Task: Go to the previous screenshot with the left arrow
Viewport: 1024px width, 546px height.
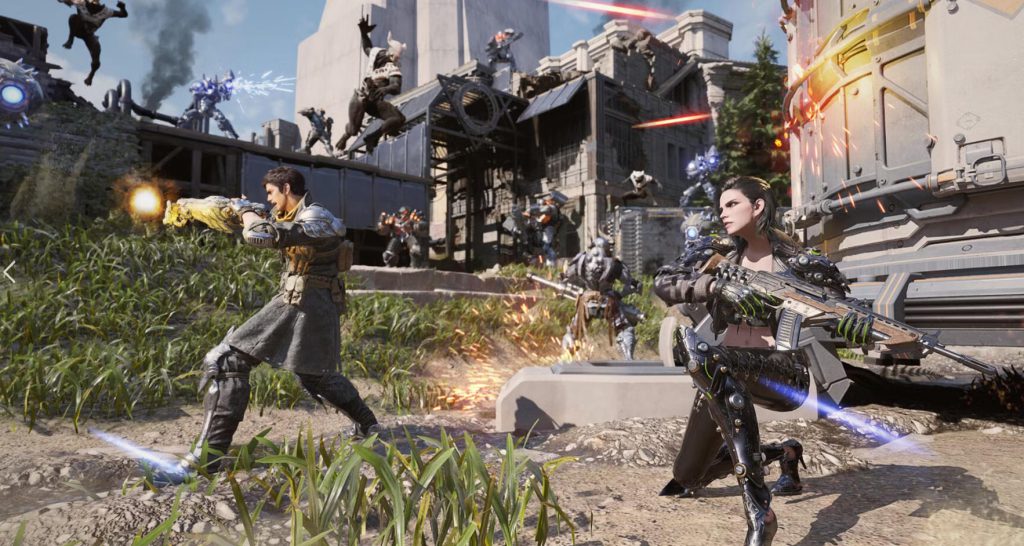Action: coord(9,272)
